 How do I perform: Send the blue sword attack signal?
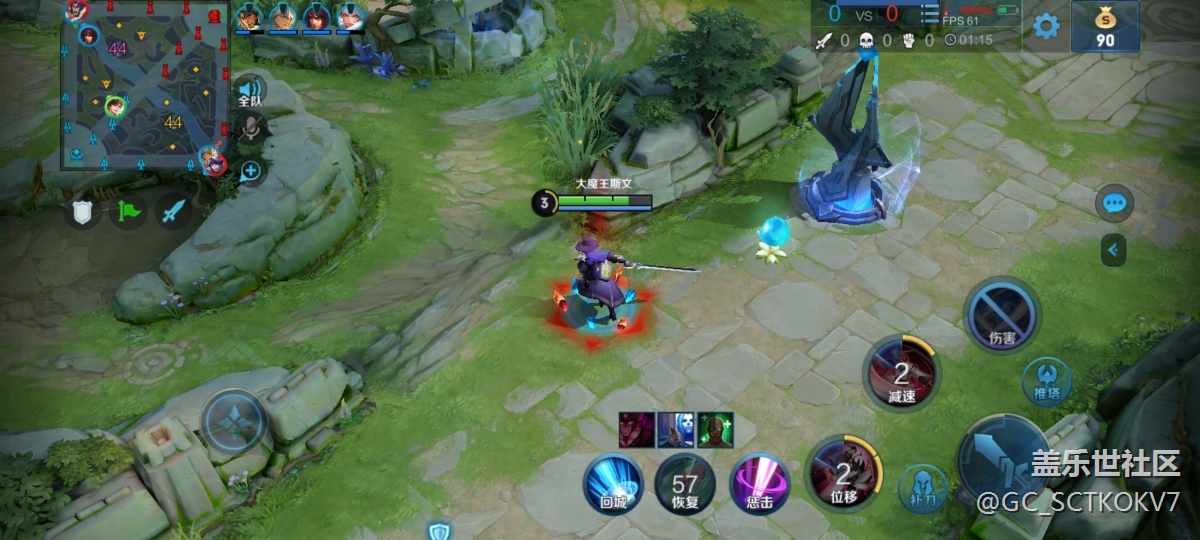pyautogui.click(x=174, y=211)
